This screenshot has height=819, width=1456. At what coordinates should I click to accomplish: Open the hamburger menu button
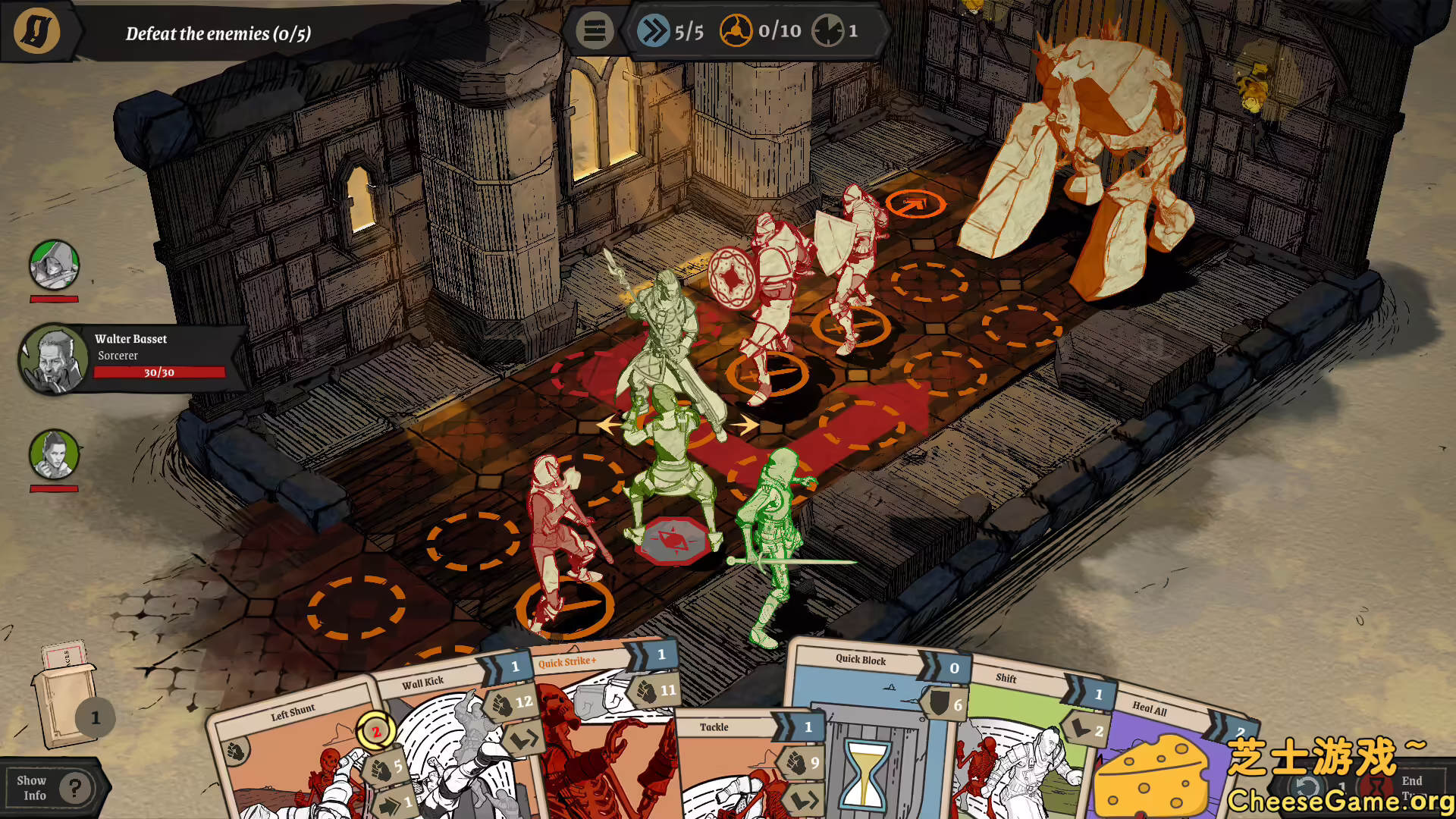[x=594, y=32]
